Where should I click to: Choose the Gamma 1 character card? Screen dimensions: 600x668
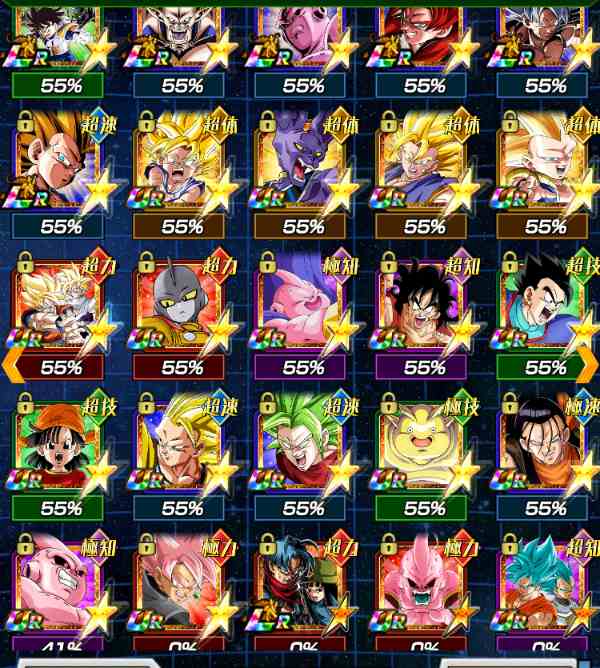(x=182, y=306)
